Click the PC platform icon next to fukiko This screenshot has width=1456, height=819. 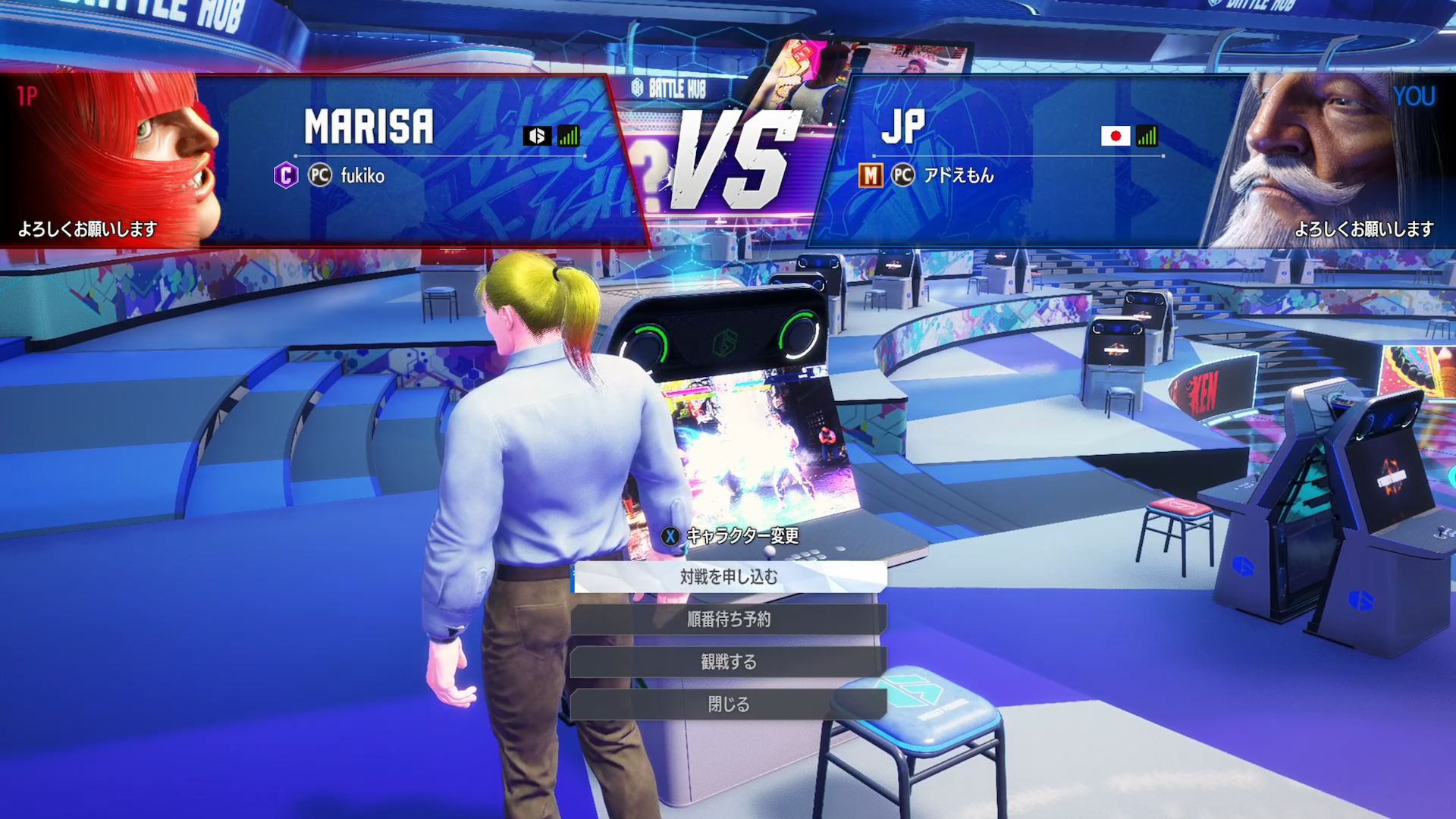pos(319,175)
